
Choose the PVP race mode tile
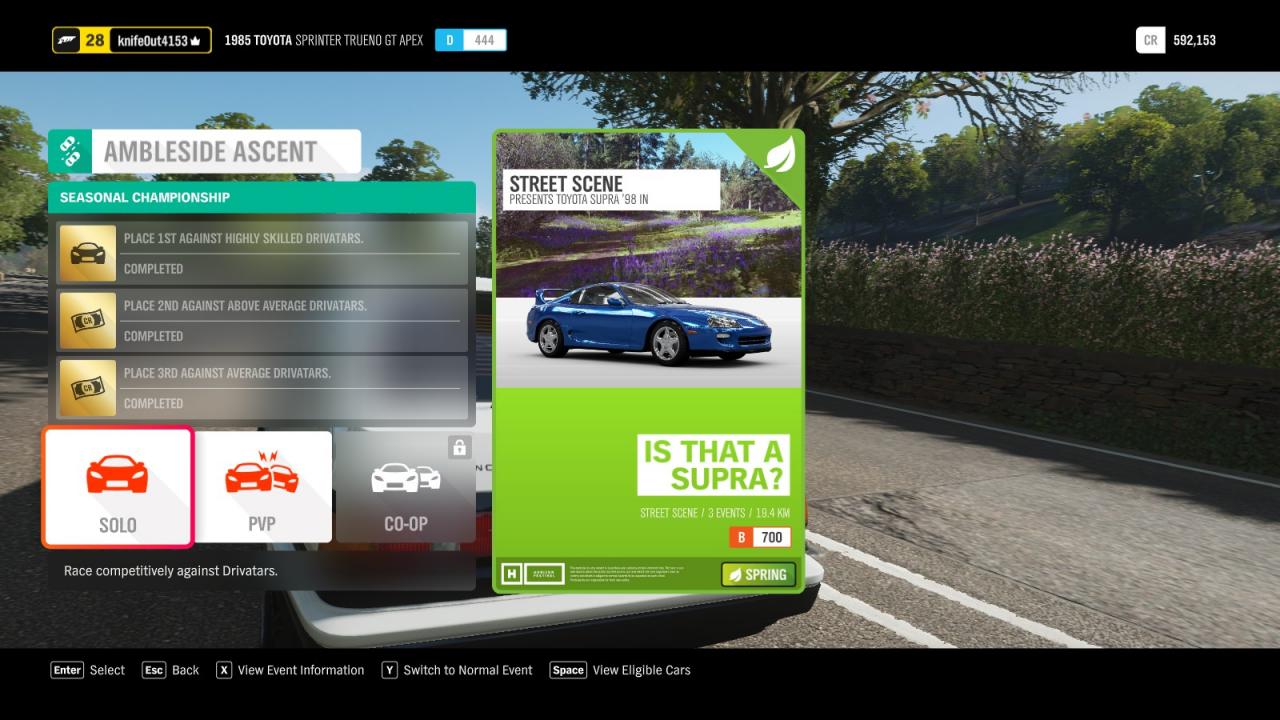point(262,487)
